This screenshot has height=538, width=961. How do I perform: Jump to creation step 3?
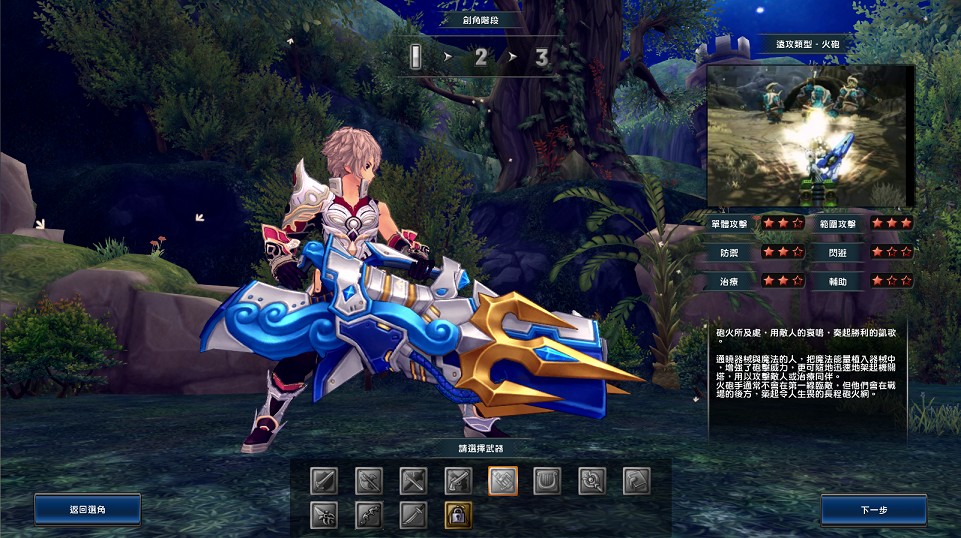[542, 57]
